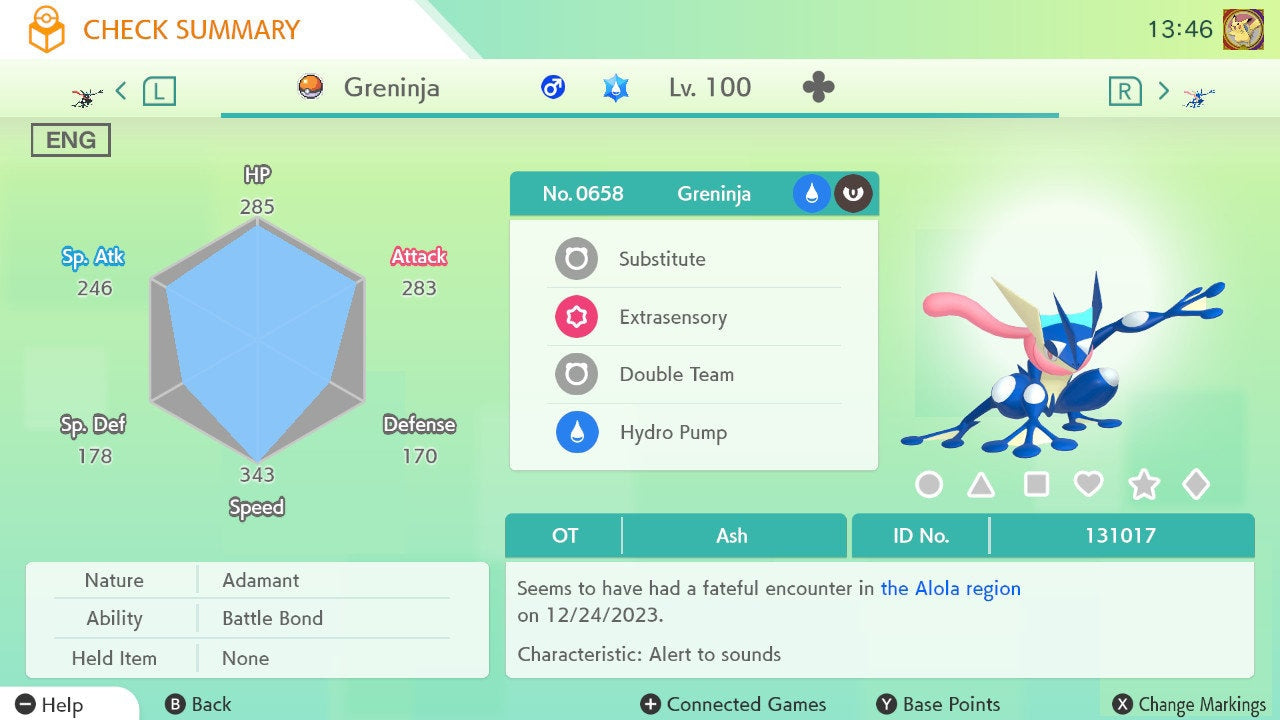The image size is (1280, 720).
Task: Show Base Points view
Action: [938, 704]
